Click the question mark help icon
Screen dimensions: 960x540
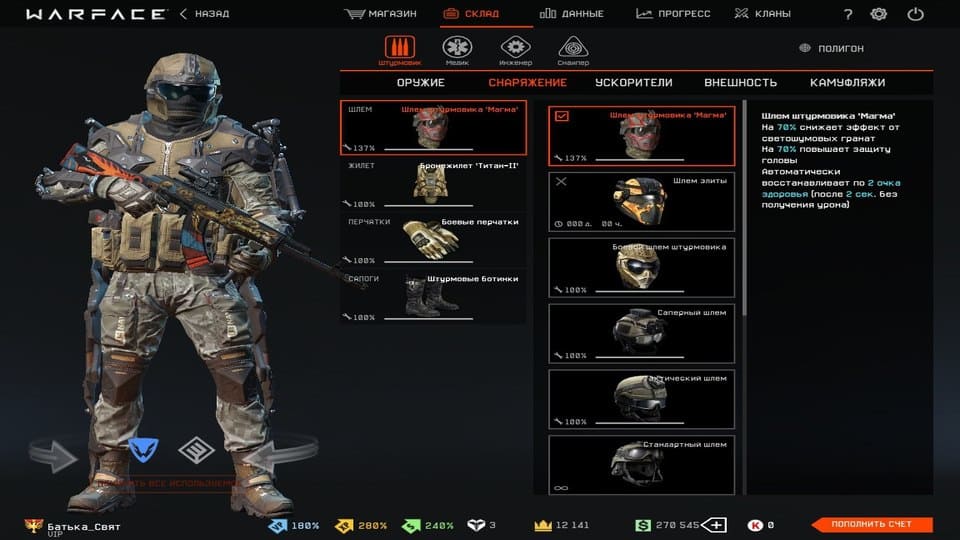pyautogui.click(x=848, y=14)
